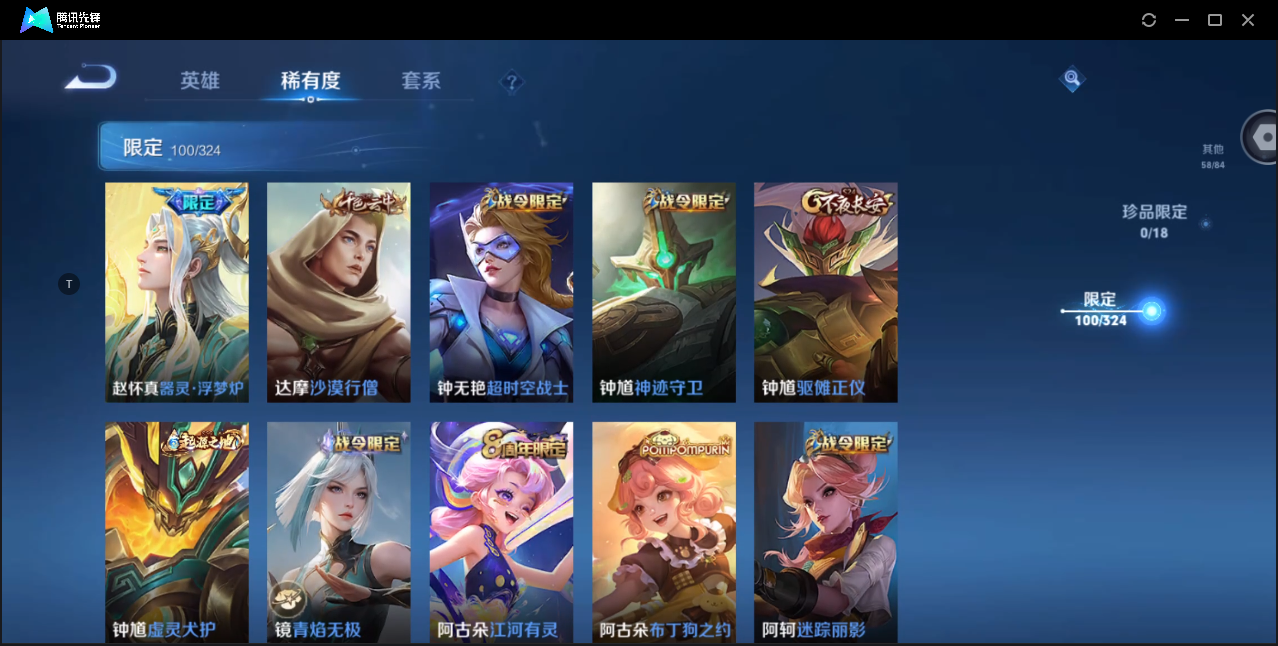Screen dimensions: 1278x646
Task: Select the 钟馗 神迹守卫 skin card
Action: point(663,292)
